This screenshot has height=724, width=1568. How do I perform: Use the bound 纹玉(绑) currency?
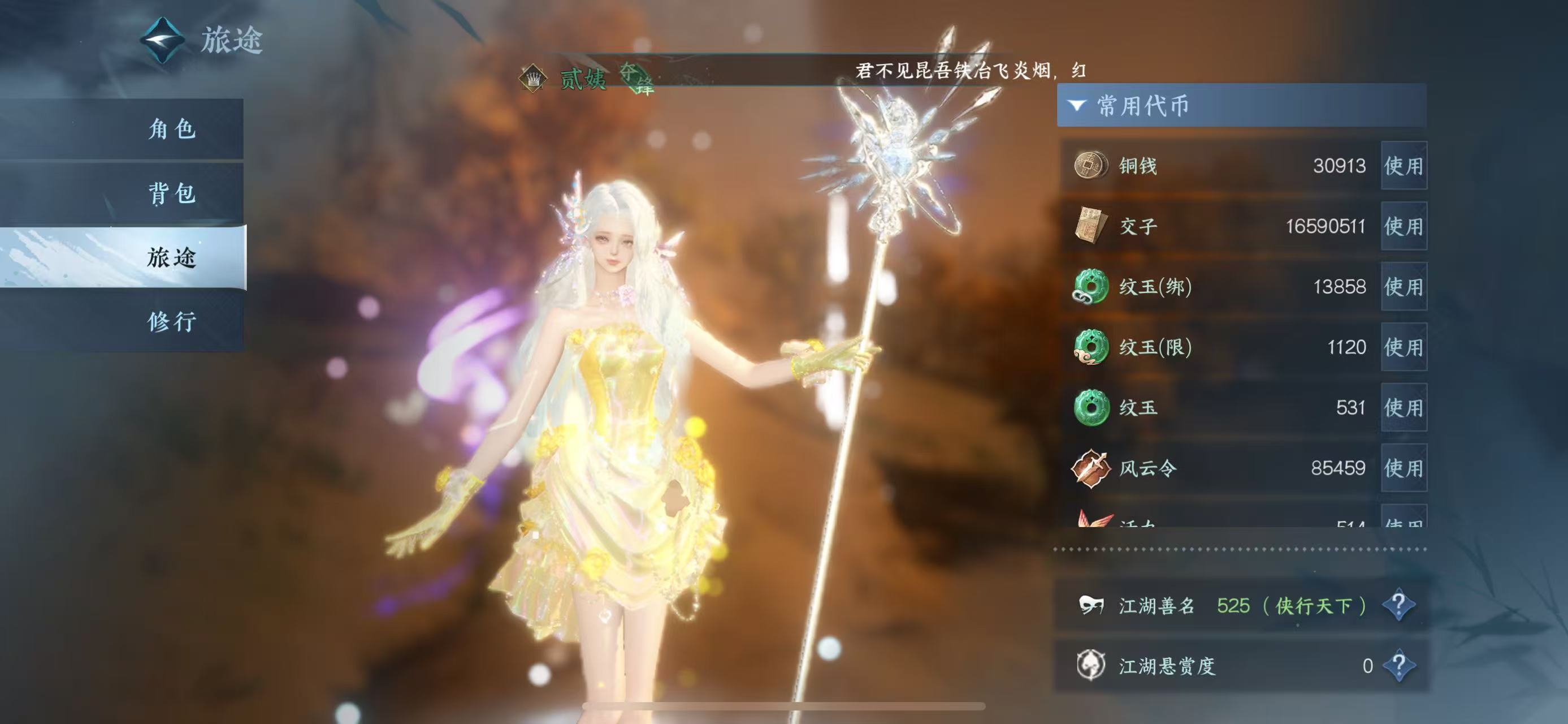click(1403, 286)
